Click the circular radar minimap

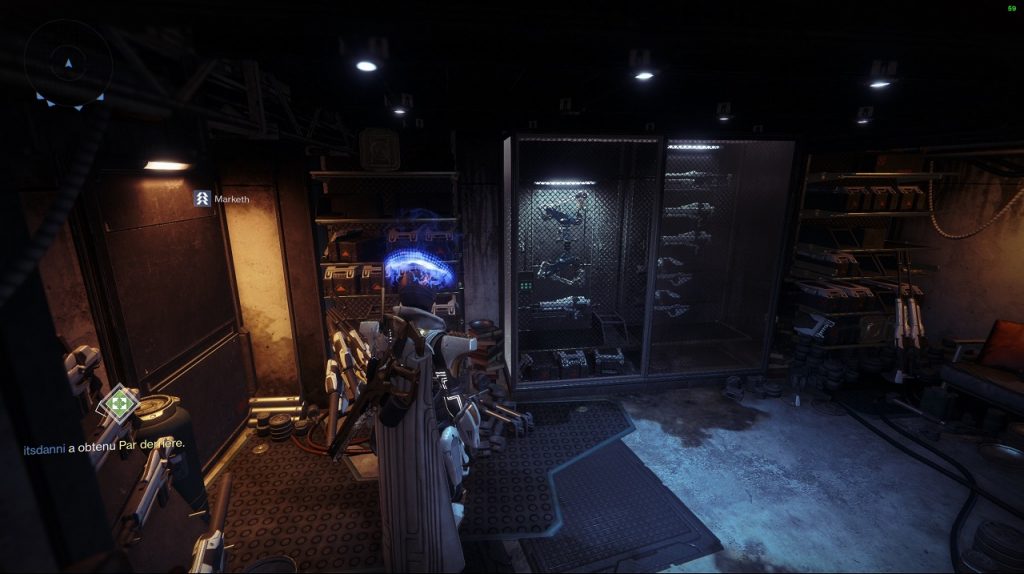68,64
